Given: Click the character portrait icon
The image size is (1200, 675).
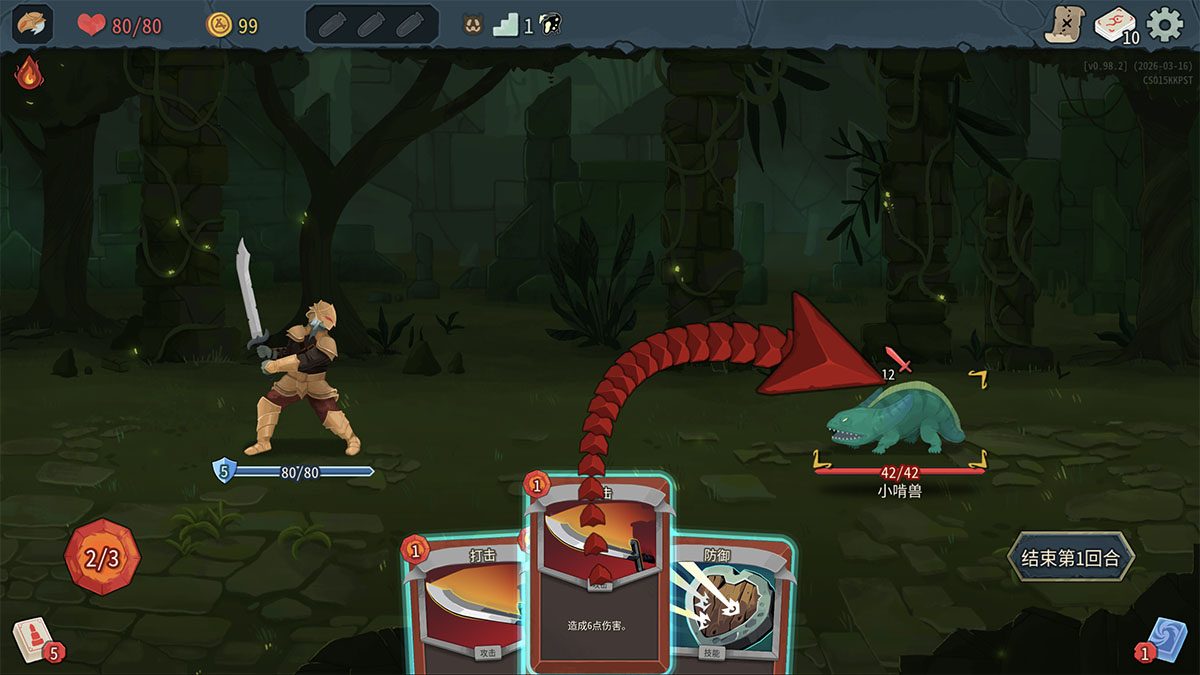Looking at the screenshot, I should (x=32, y=25).
